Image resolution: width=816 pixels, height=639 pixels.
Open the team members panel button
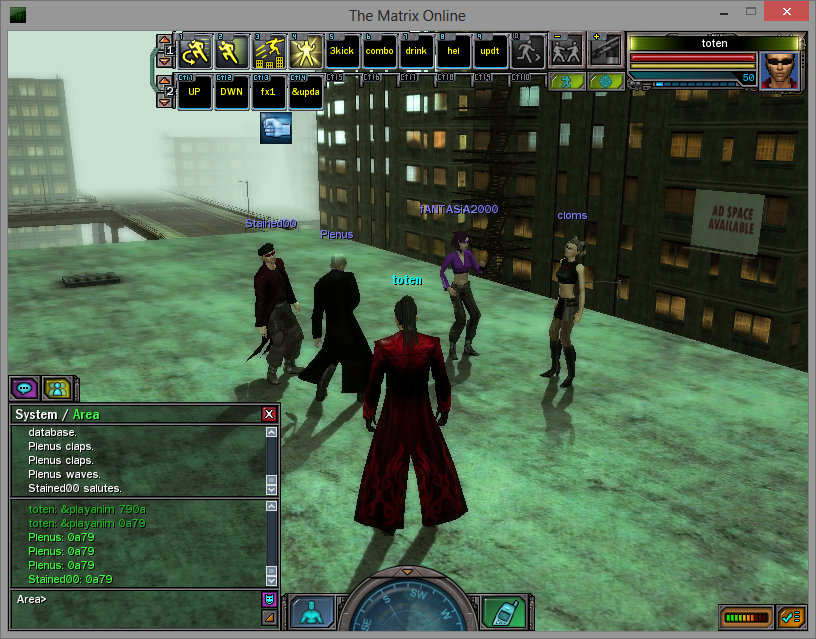pos(58,389)
